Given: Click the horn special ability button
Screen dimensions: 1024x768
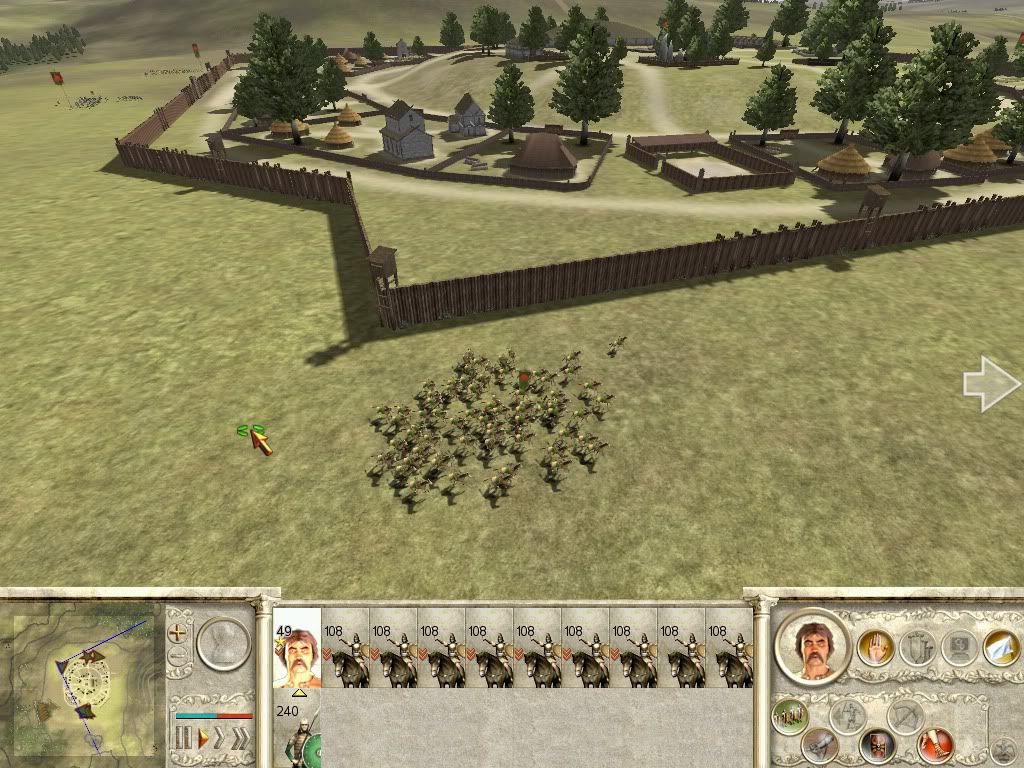Looking at the screenshot, I should click(x=819, y=745).
